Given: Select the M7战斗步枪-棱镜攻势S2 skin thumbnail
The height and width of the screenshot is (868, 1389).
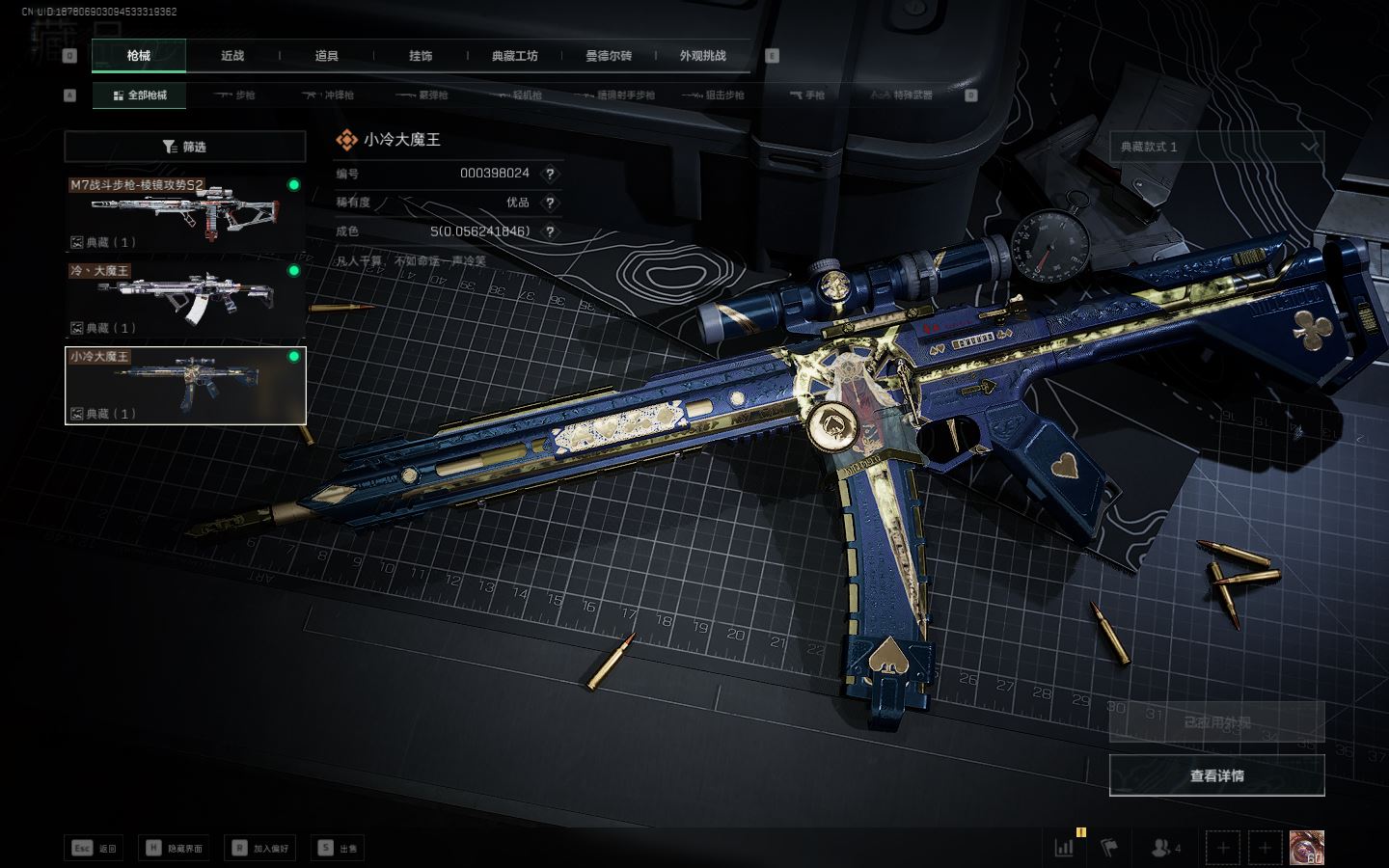Looking at the screenshot, I should tap(185, 213).
